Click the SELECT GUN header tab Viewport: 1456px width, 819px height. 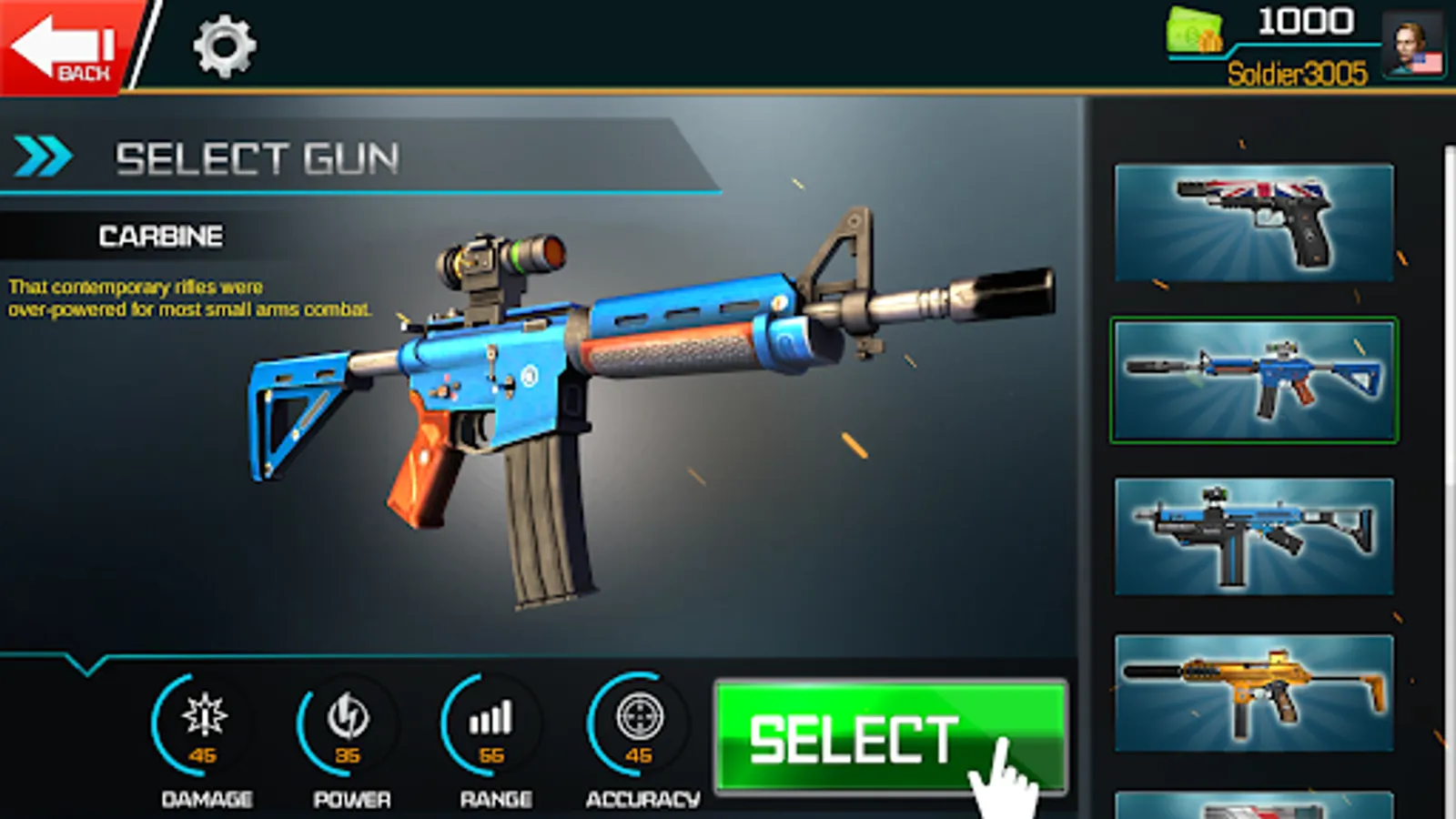[x=258, y=157]
